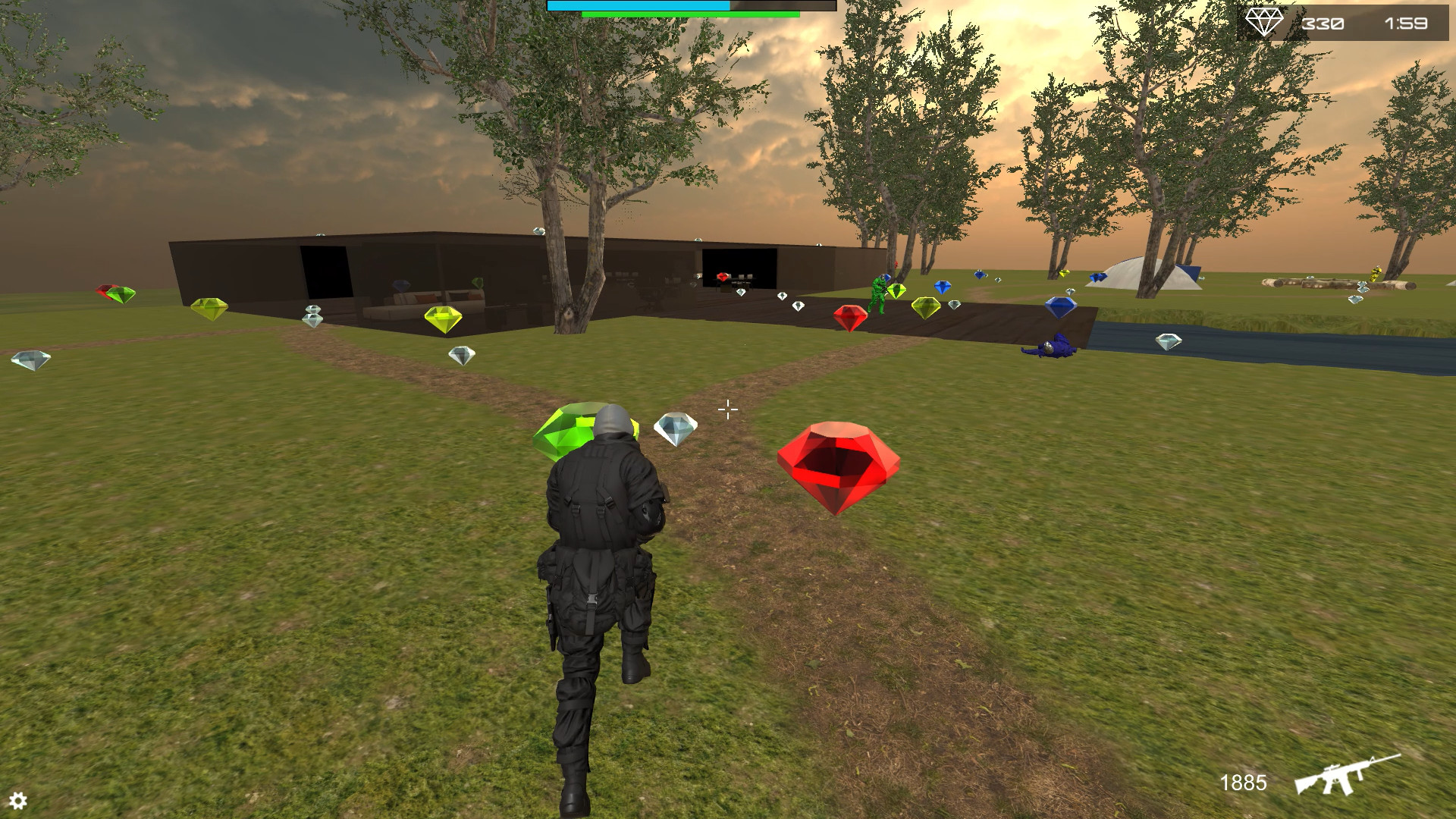Click the crosshair in the center of the screen
1456x819 pixels.
point(727,409)
